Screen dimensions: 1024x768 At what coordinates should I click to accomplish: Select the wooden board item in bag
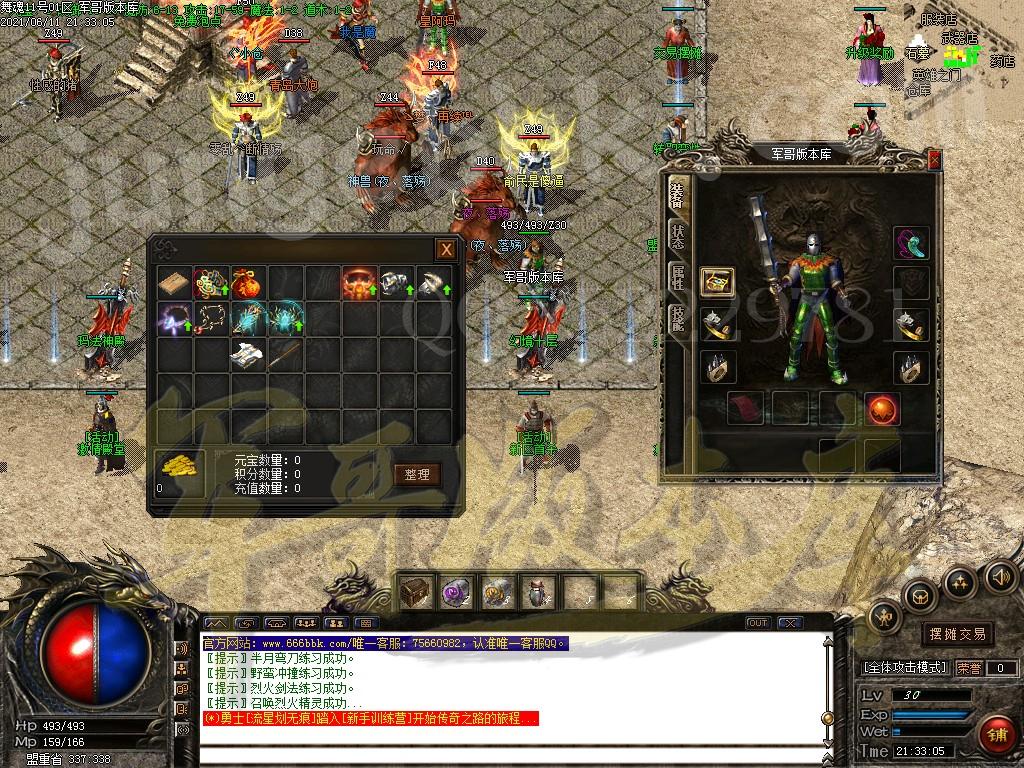[173, 283]
